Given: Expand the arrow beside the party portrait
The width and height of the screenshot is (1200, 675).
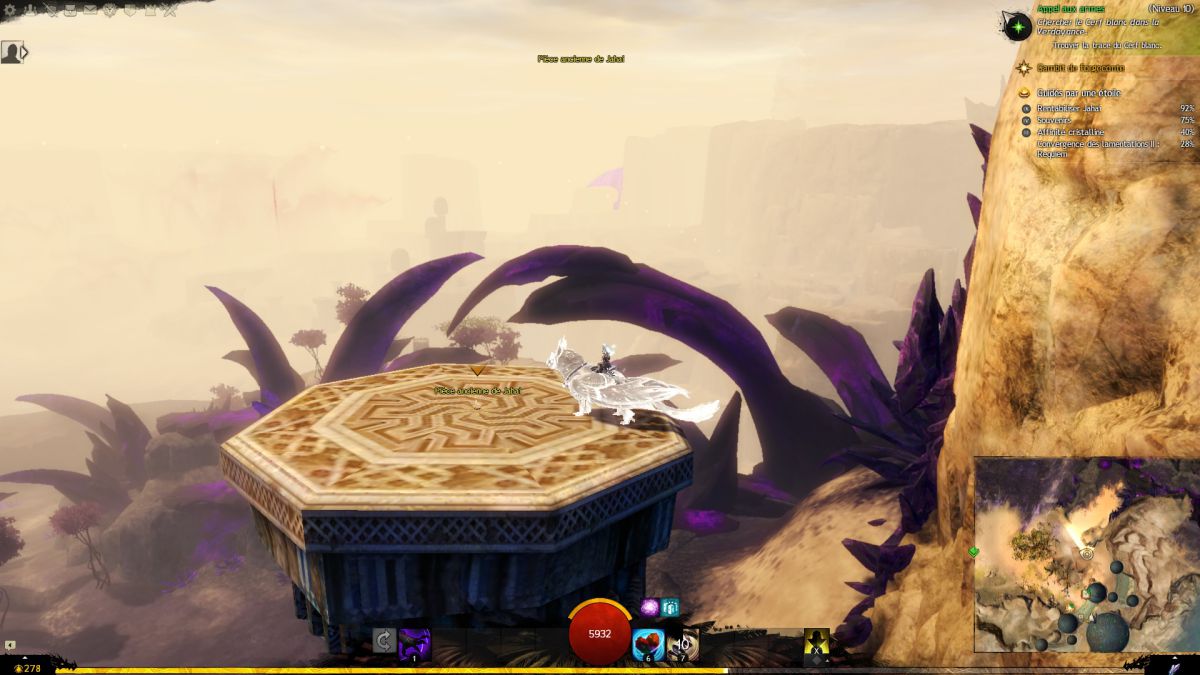Looking at the screenshot, I should [25, 52].
